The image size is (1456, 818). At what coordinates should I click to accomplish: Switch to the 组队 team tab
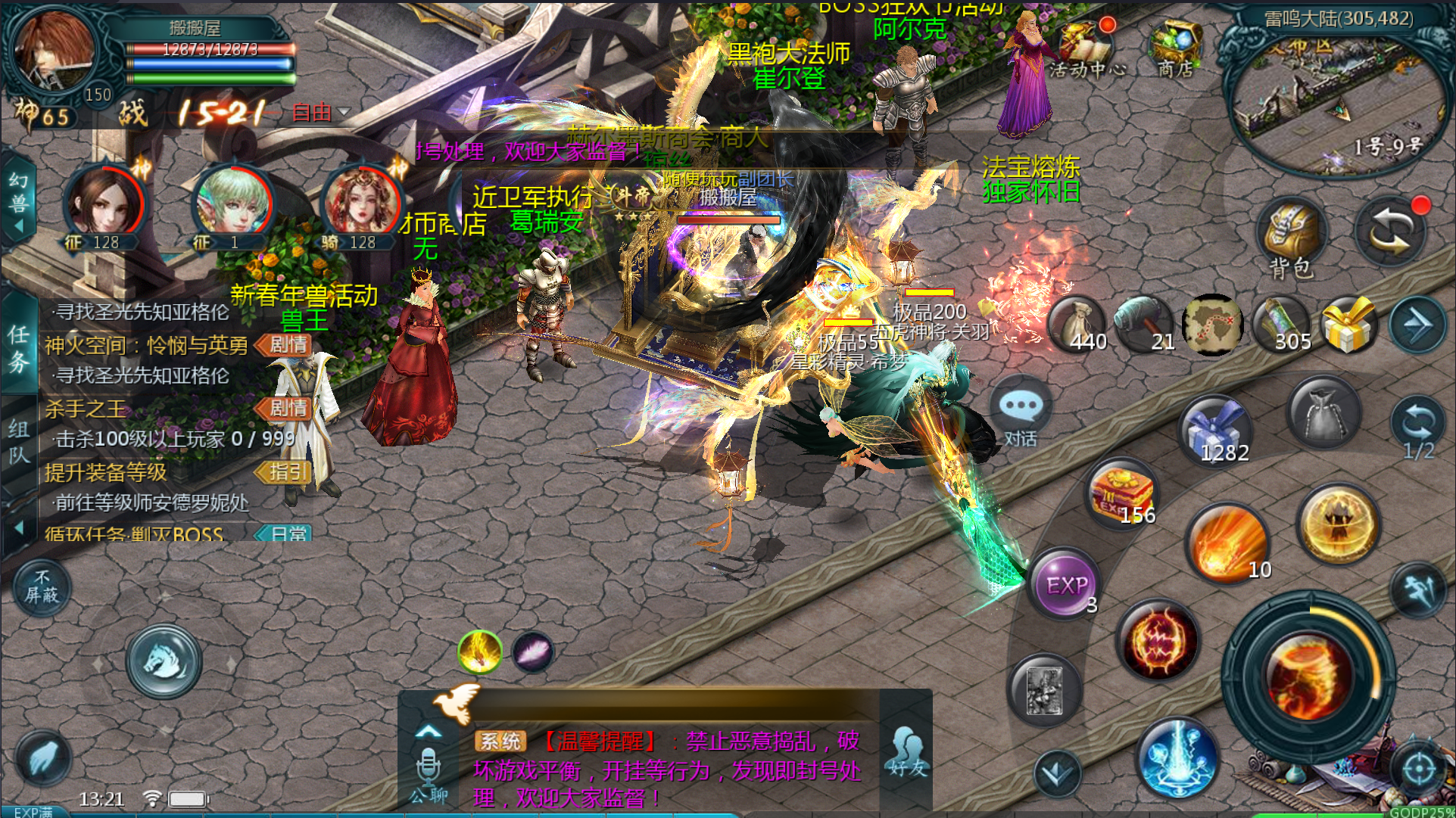[19, 440]
